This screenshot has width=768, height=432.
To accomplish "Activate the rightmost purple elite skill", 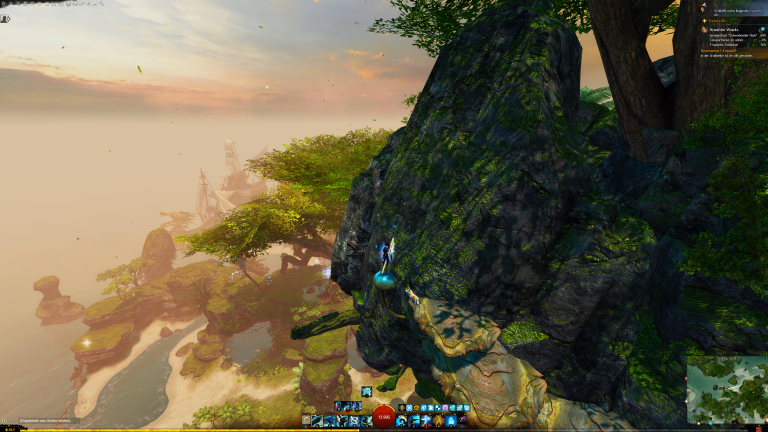I will click(x=463, y=421).
